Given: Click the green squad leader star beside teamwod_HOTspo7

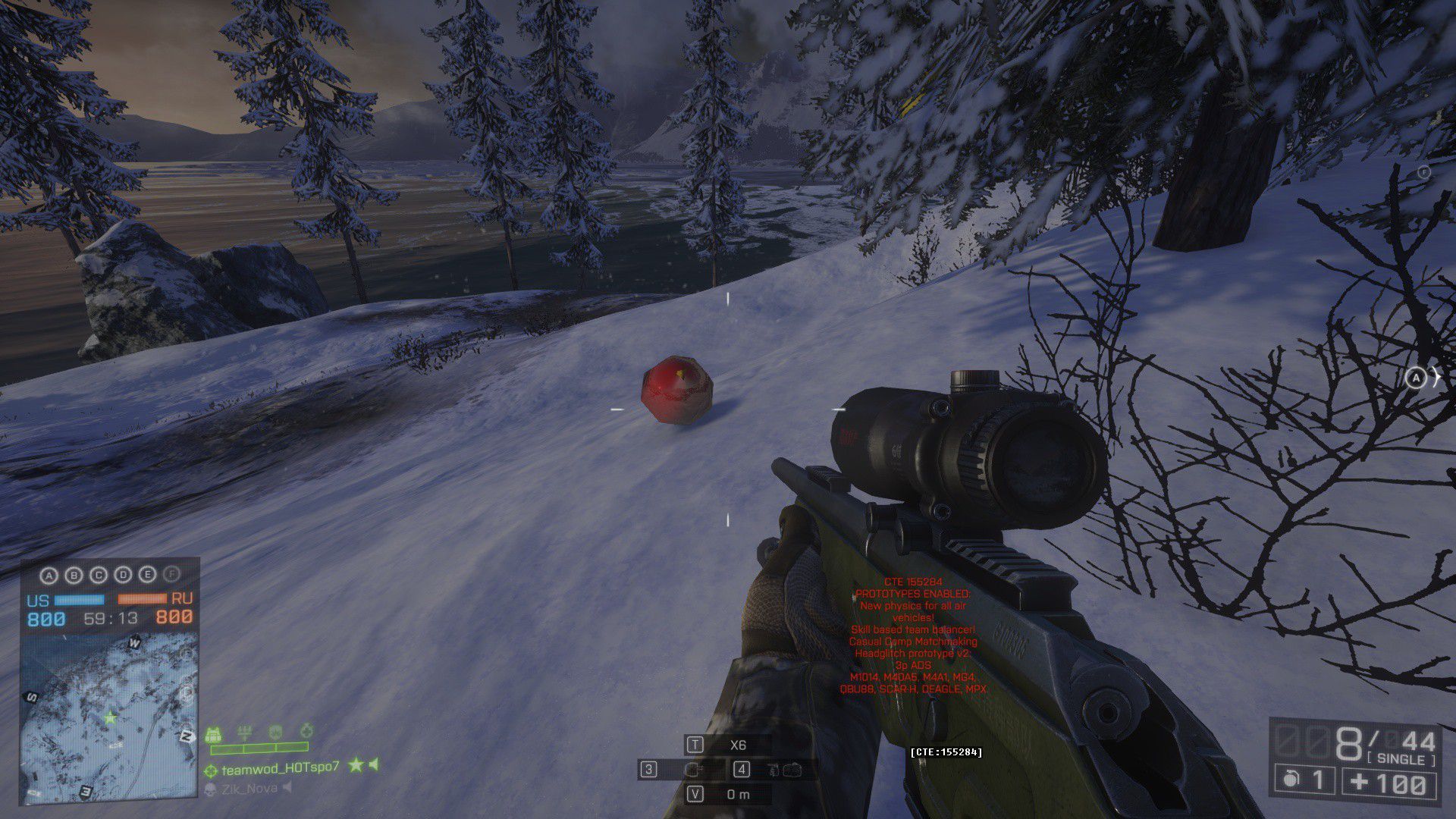Looking at the screenshot, I should (x=355, y=766).
